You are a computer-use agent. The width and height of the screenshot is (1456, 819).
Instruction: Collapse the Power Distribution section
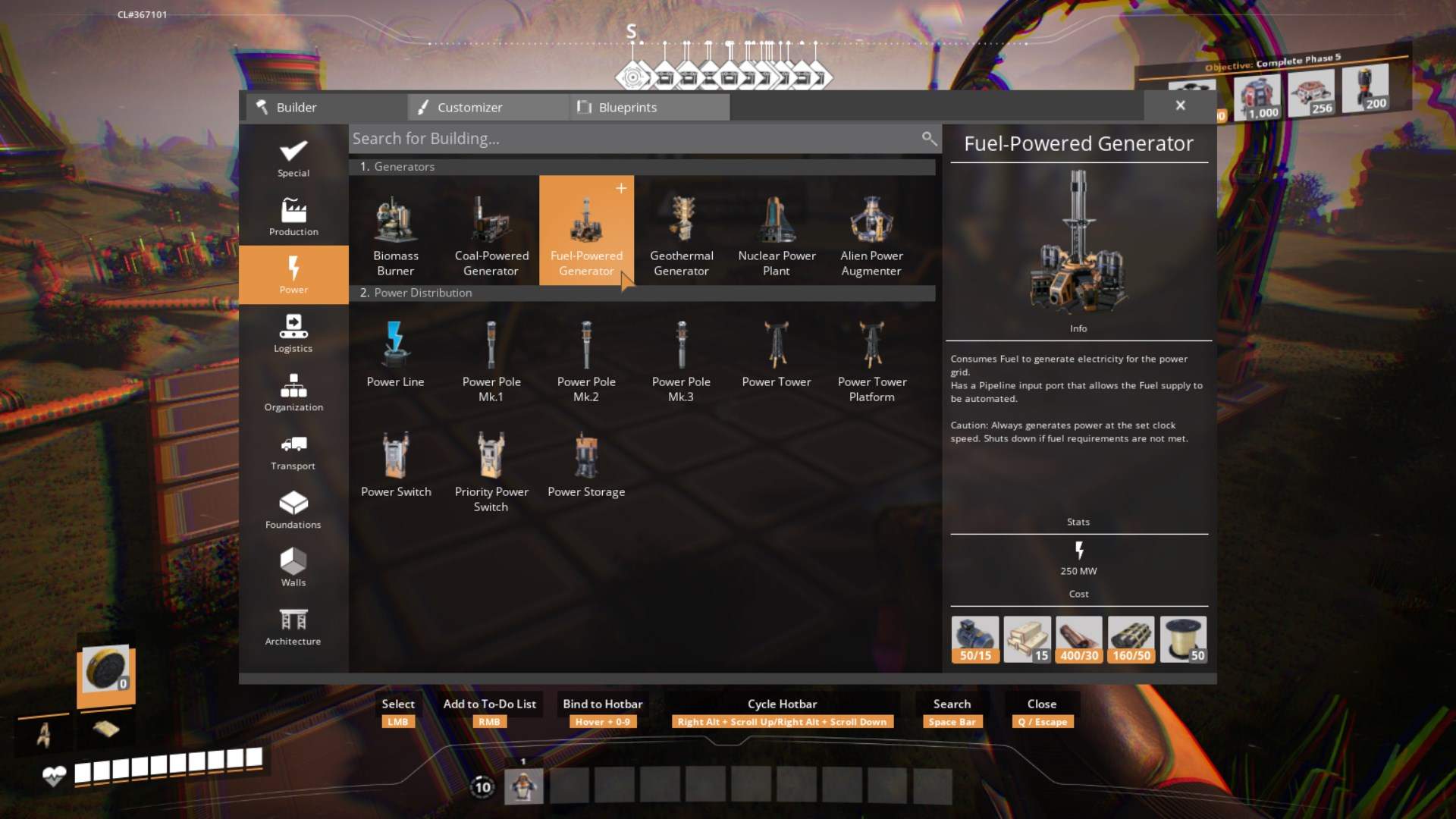[x=645, y=293]
